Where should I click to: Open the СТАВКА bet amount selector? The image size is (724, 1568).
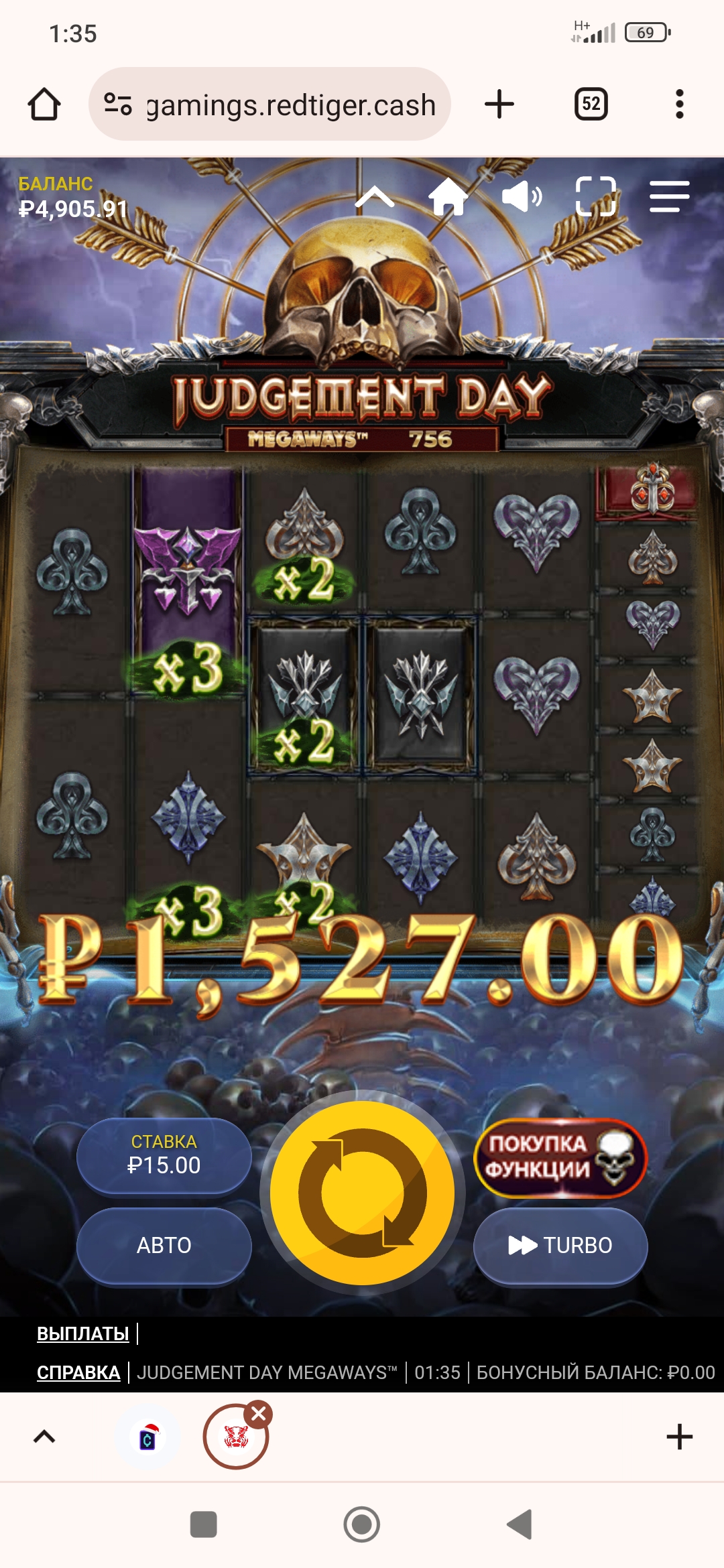pyautogui.click(x=164, y=1155)
